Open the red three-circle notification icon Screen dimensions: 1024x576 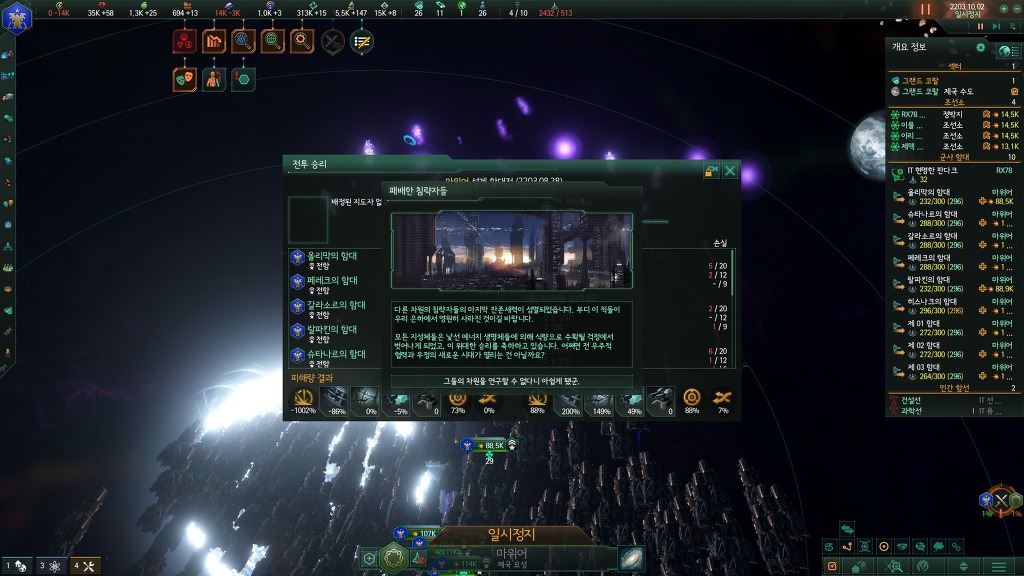pos(184,41)
